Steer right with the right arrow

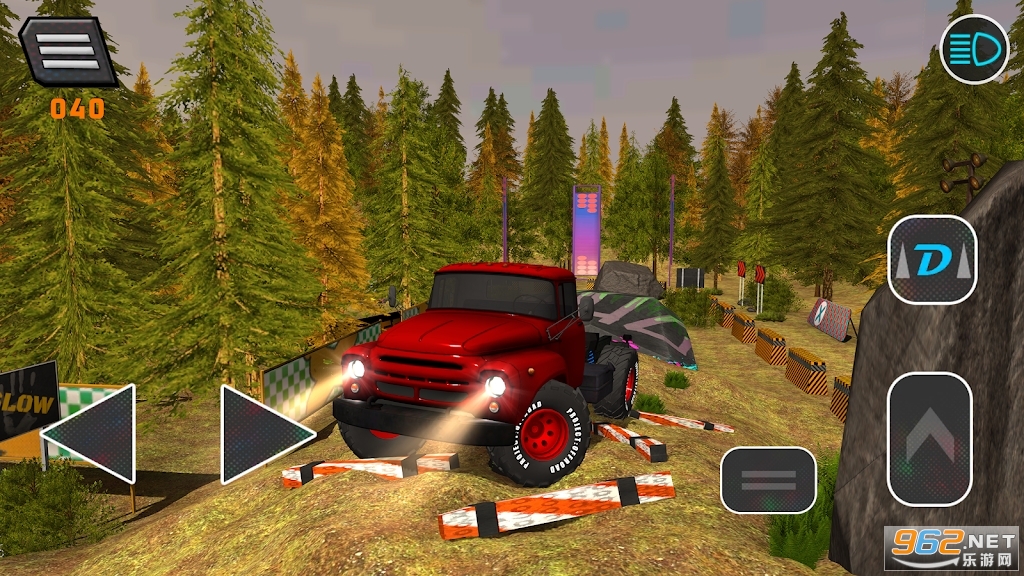coord(263,434)
